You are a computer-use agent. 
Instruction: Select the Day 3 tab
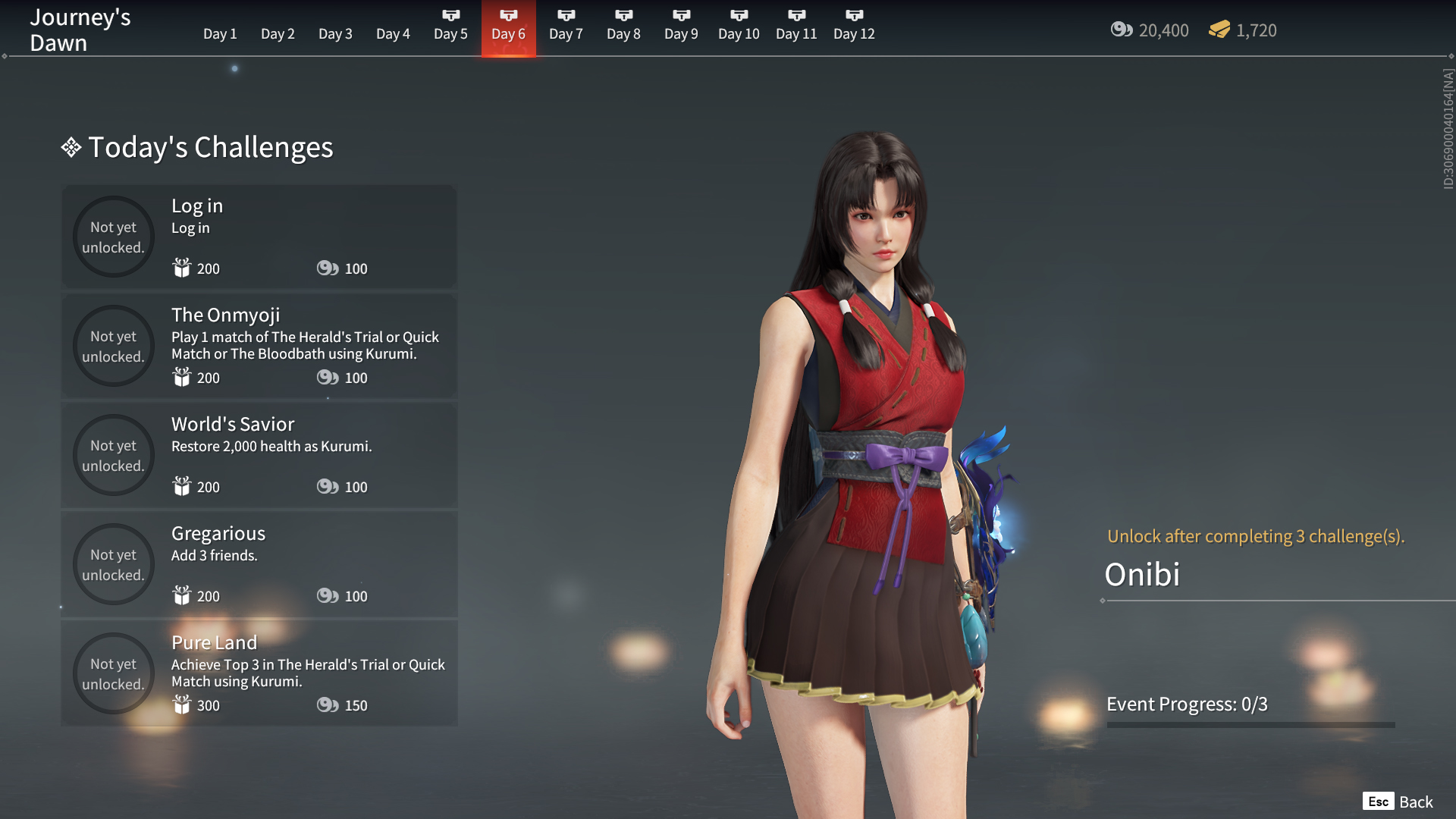pyautogui.click(x=335, y=33)
